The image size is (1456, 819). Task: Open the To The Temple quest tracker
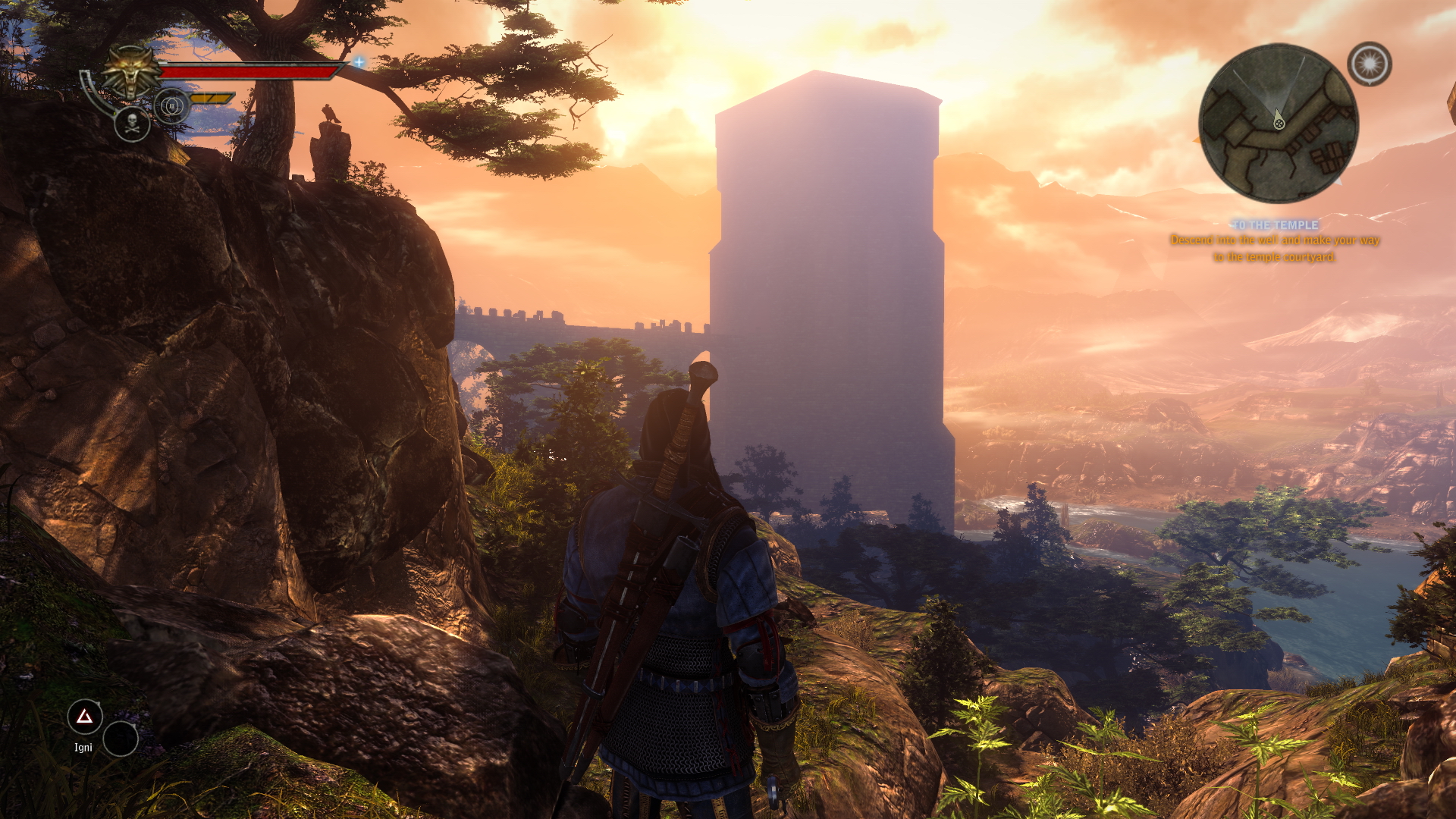[1275, 225]
